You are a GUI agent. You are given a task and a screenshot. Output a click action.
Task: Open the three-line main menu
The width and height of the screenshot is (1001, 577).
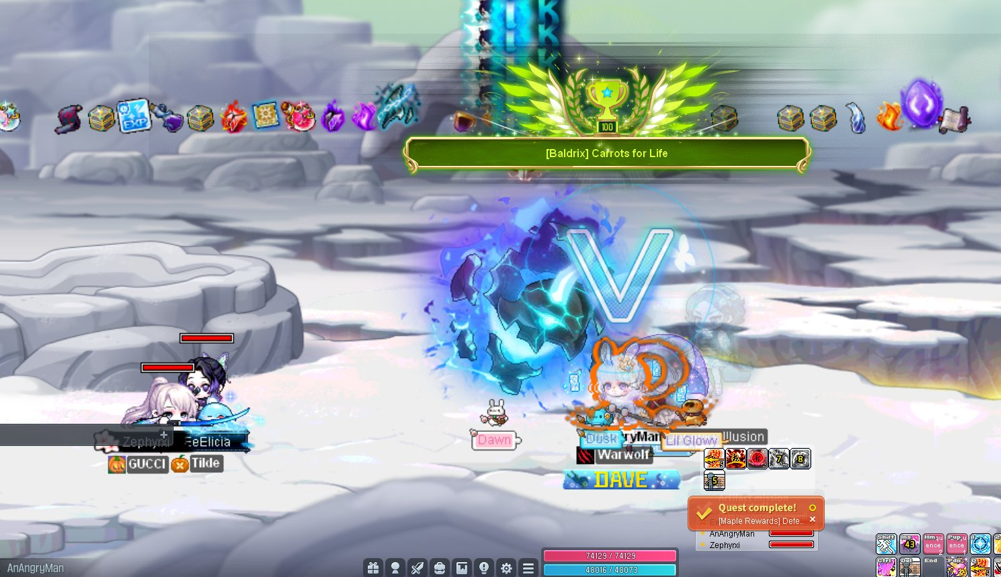click(x=528, y=568)
